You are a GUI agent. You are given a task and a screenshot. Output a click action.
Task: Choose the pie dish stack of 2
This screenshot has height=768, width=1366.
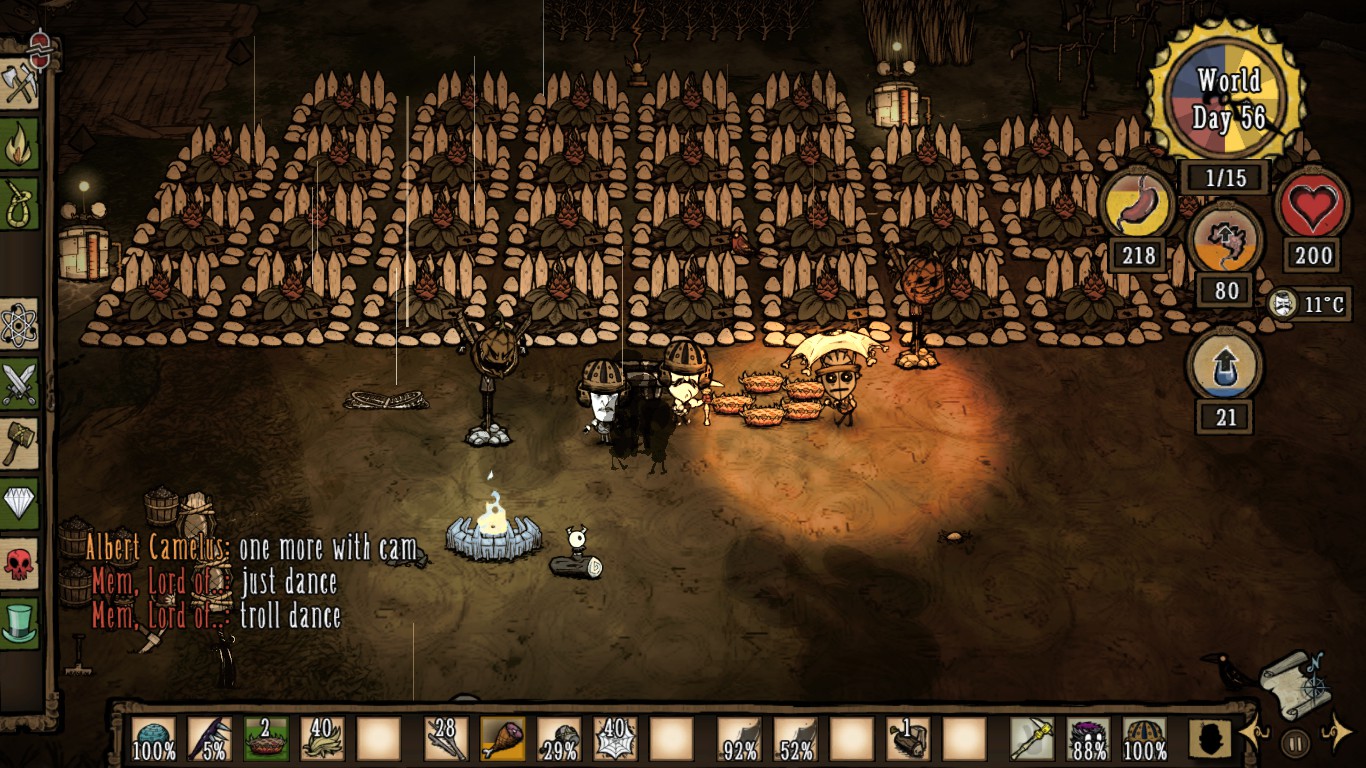[266, 739]
